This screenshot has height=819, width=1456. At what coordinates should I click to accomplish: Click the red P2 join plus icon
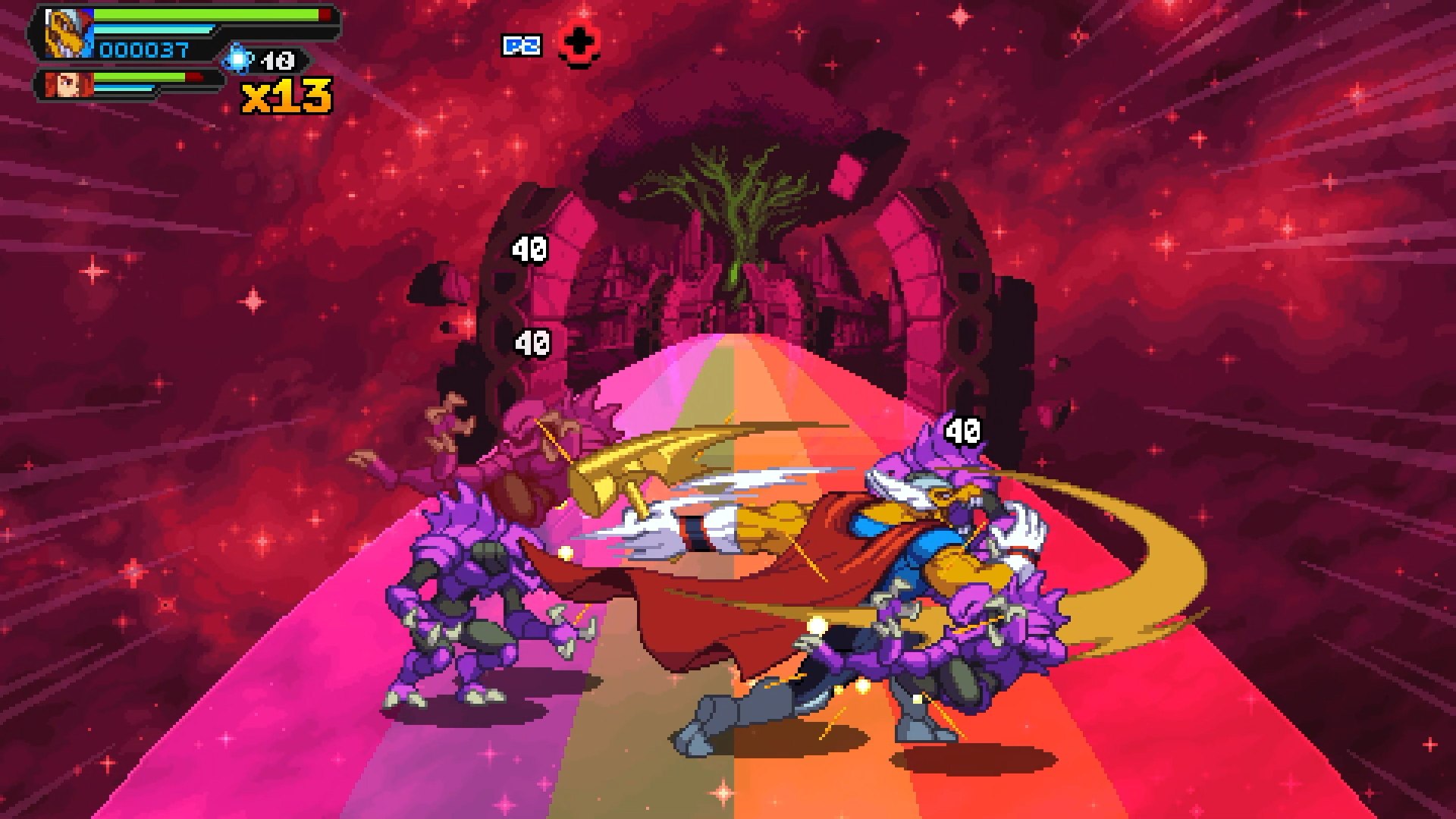point(580,43)
